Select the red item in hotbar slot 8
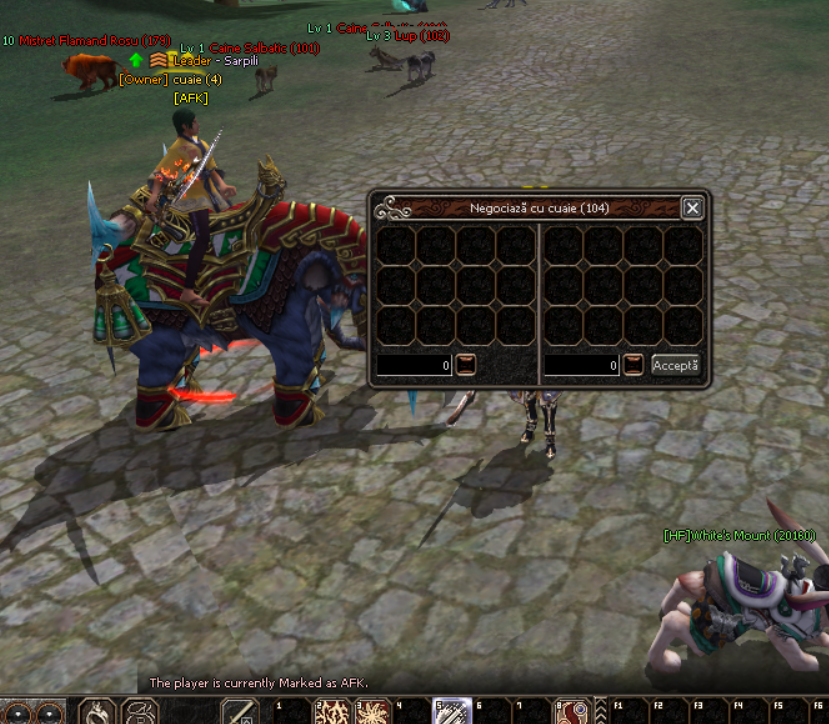829x724 pixels. click(x=571, y=712)
